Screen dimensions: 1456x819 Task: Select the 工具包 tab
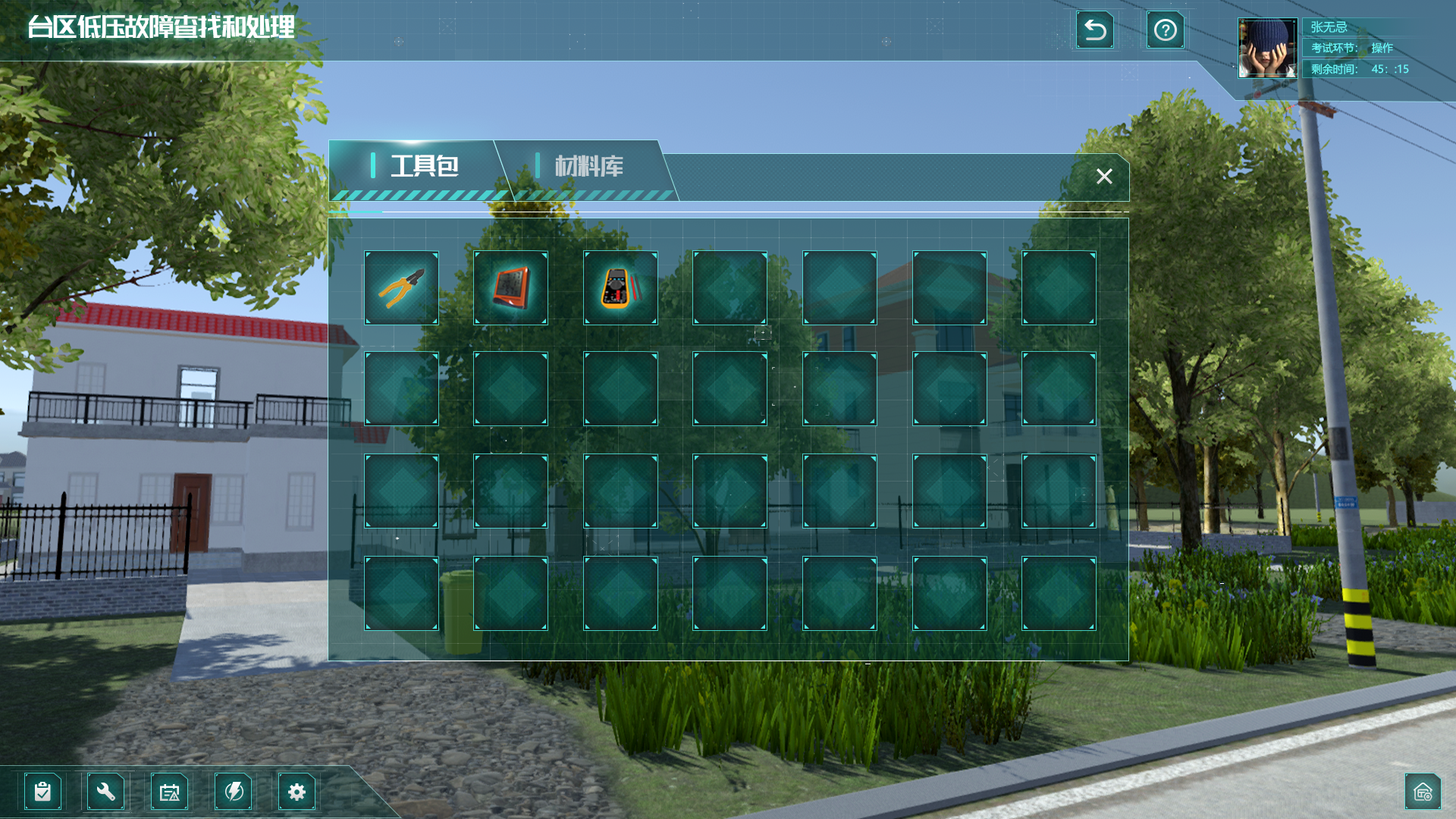pos(423,167)
